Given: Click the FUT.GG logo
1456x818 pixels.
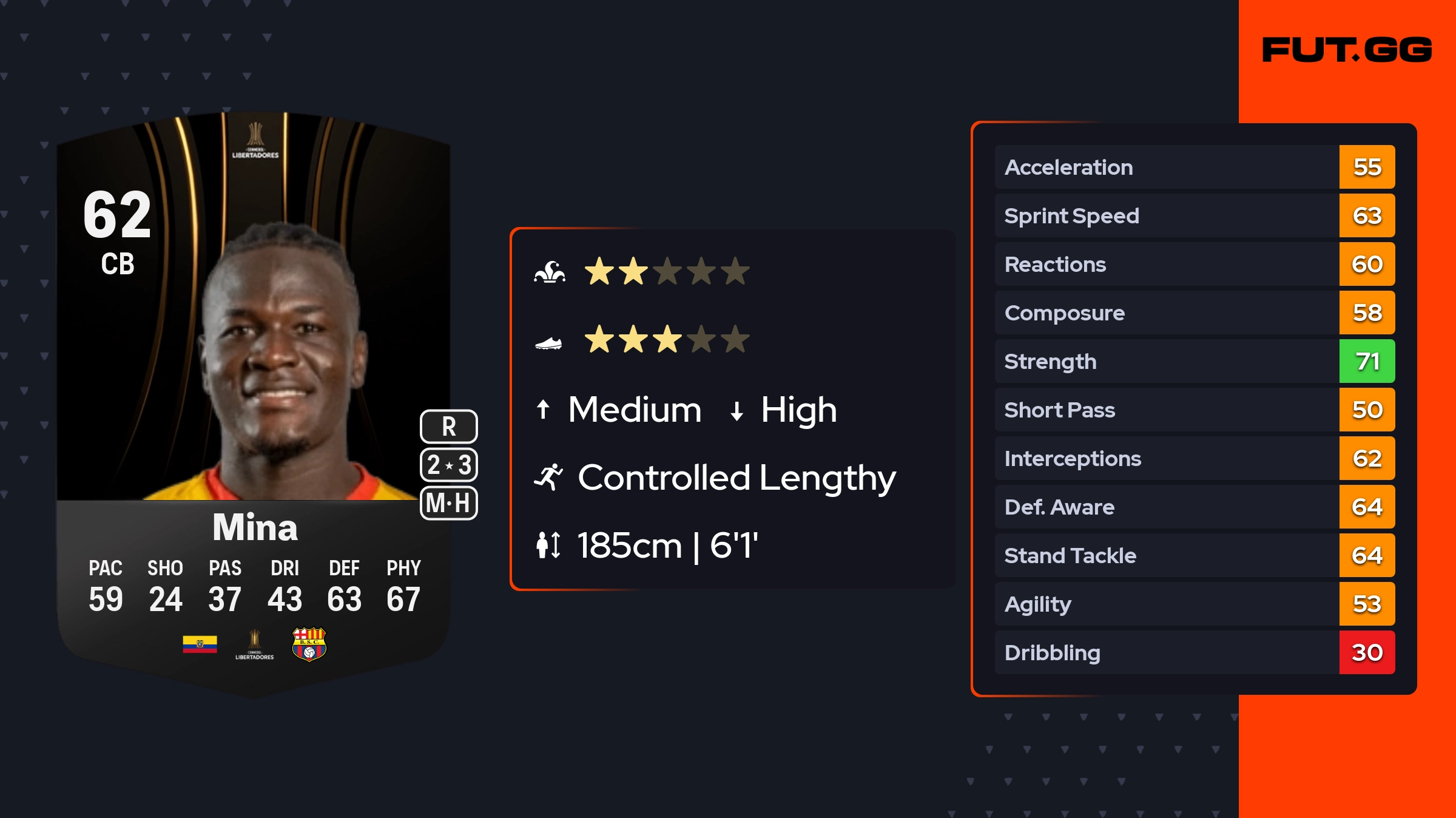Looking at the screenshot, I should tap(1347, 50).
